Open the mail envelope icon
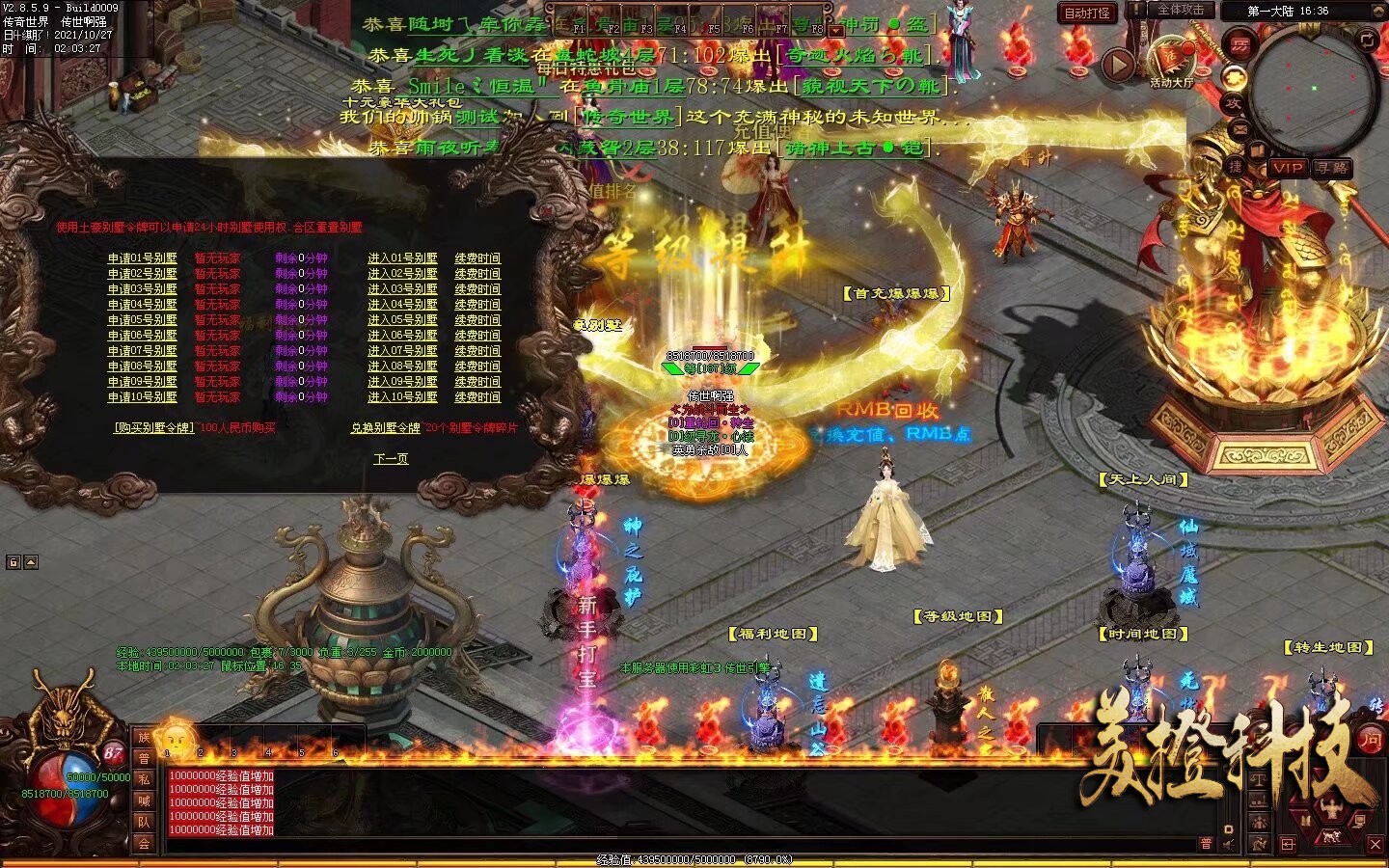Screen dimensions: 1389x868 1240,128
